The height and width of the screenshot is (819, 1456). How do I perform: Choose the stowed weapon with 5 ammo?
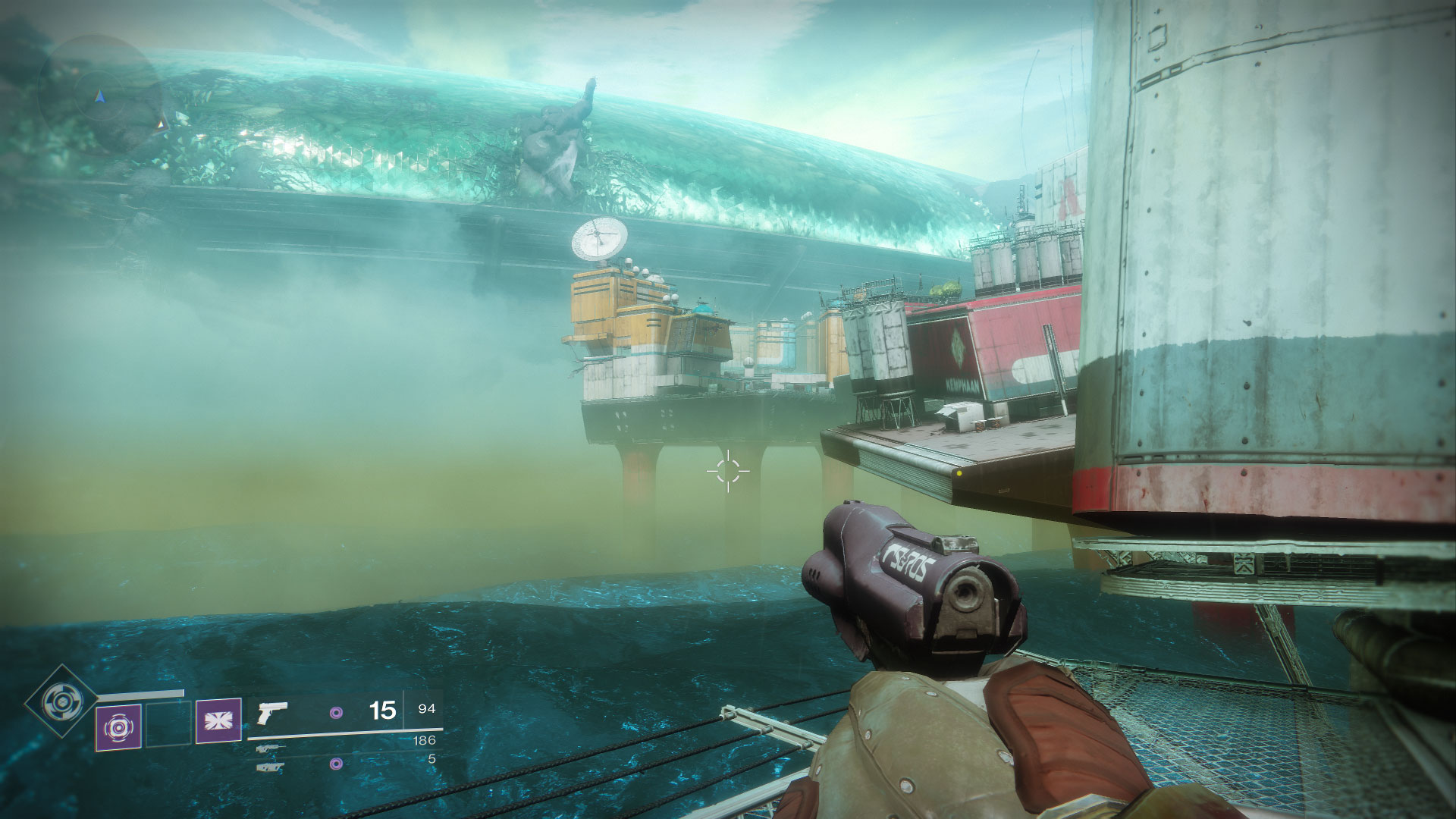(271, 767)
